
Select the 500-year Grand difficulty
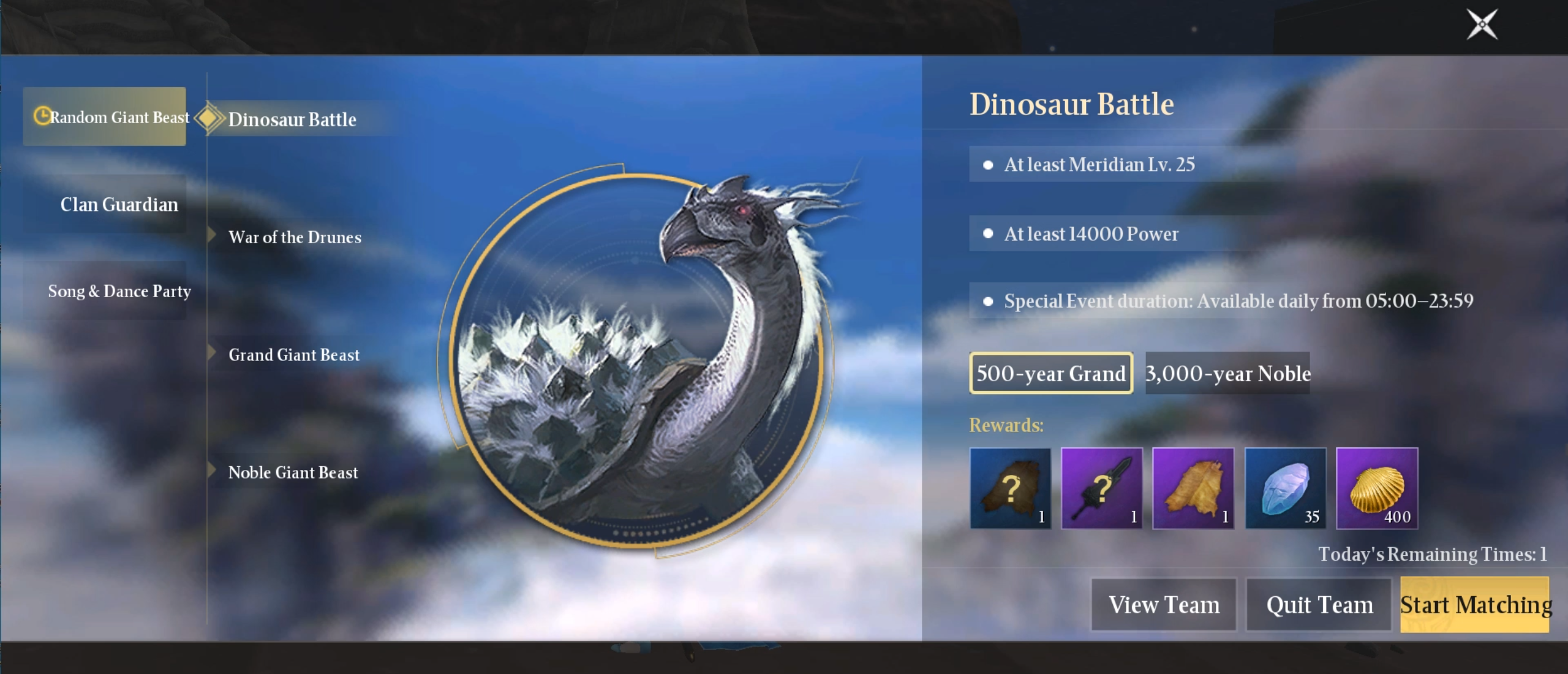click(x=1050, y=374)
